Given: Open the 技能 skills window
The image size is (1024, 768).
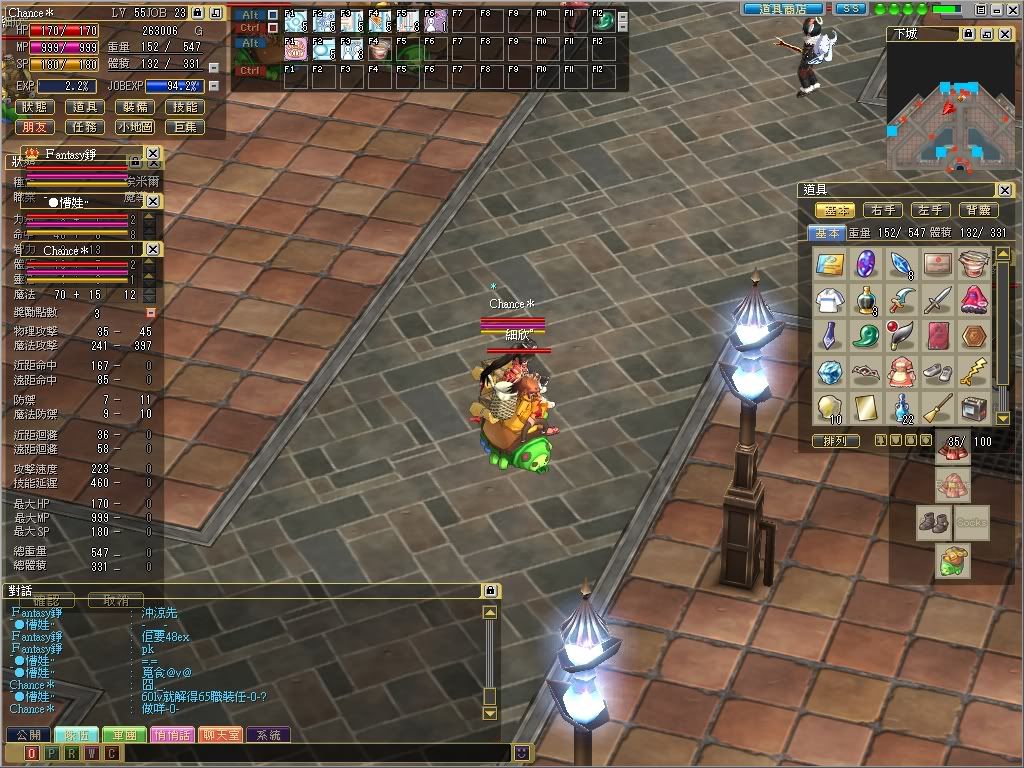Looking at the screenshot, I should [x=185, y=107].
